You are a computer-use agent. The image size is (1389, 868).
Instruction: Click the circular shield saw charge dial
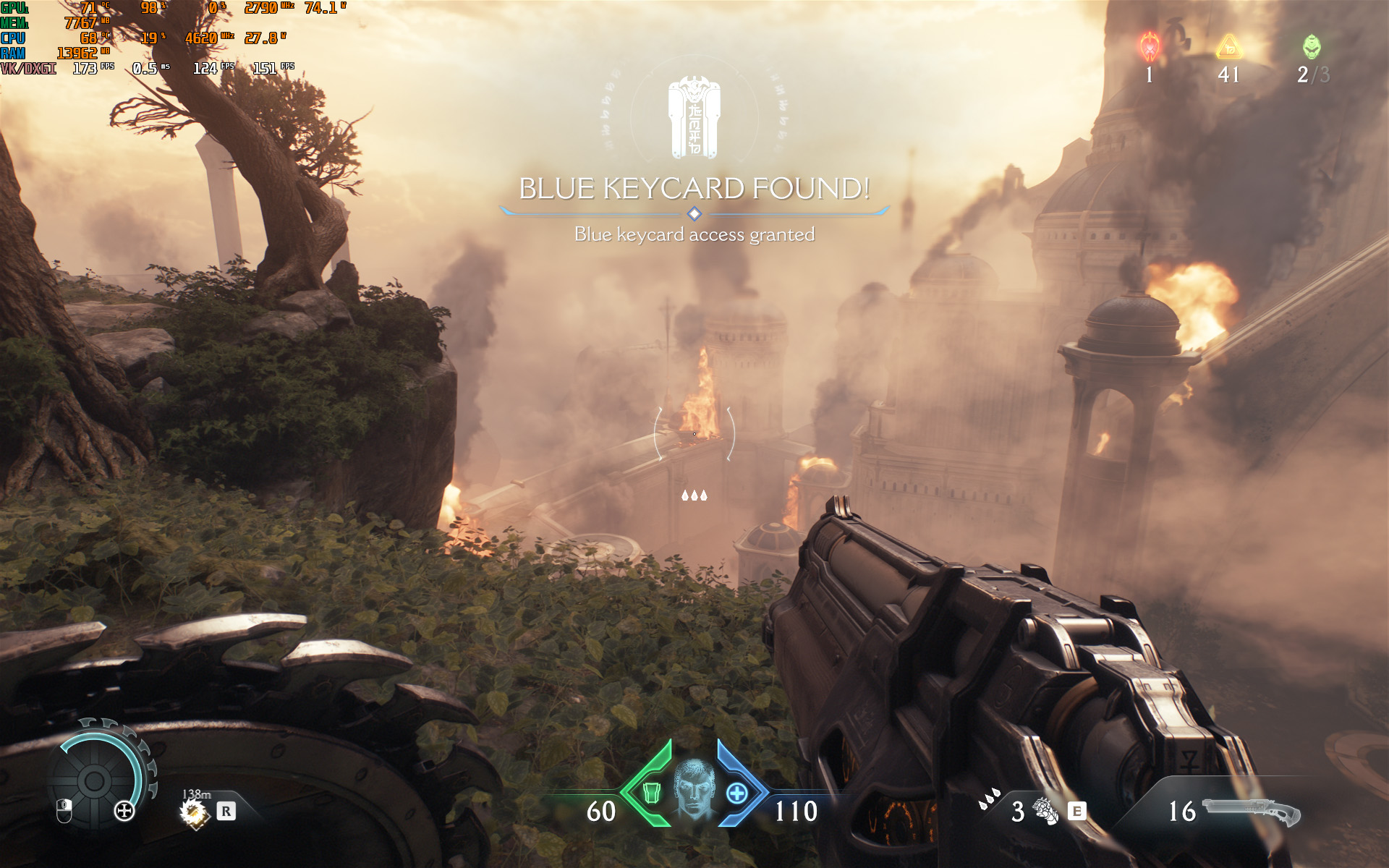tap(95, 780)
